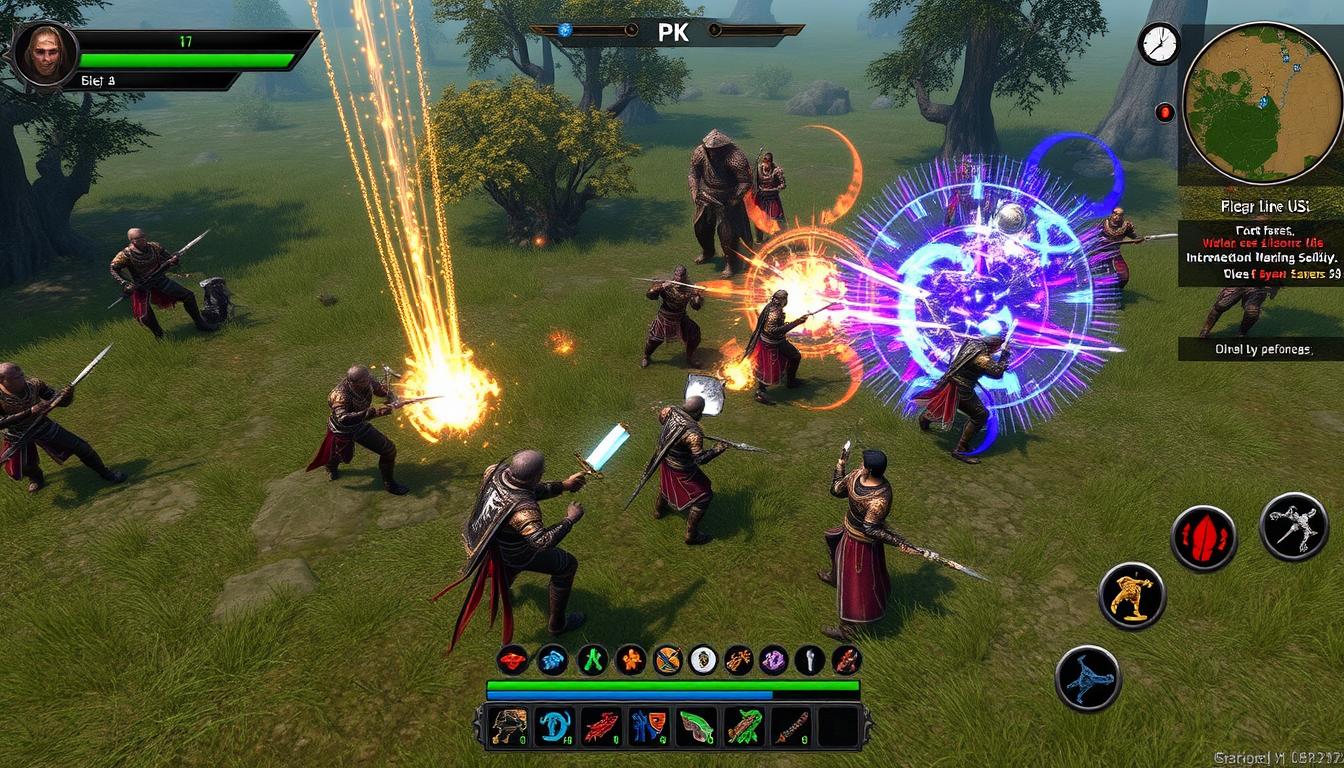Select the blue hand and orange shield slot

(x=648, y=726)
